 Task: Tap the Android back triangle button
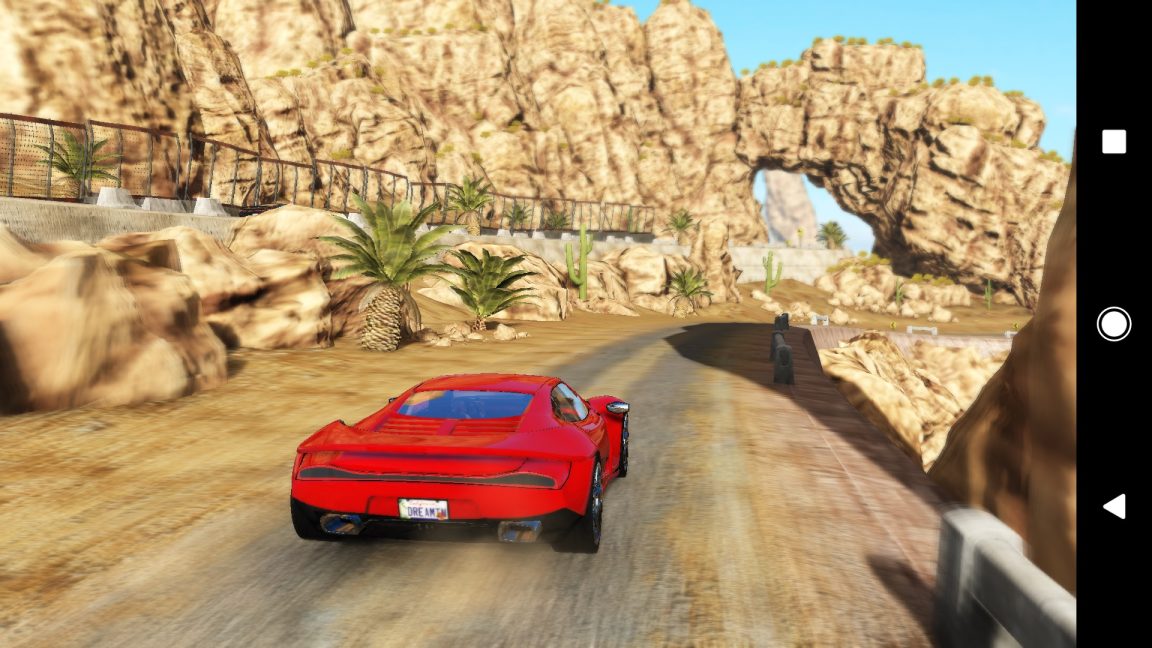pos(1114,506)
